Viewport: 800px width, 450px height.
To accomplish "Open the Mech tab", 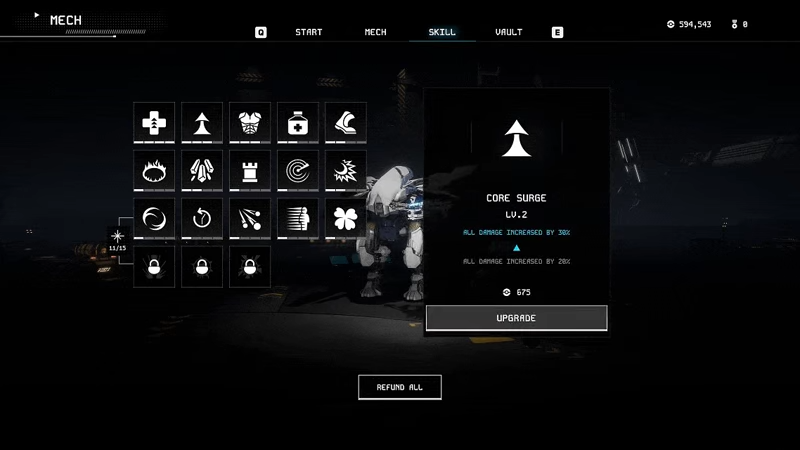I will tap(375, 32).
